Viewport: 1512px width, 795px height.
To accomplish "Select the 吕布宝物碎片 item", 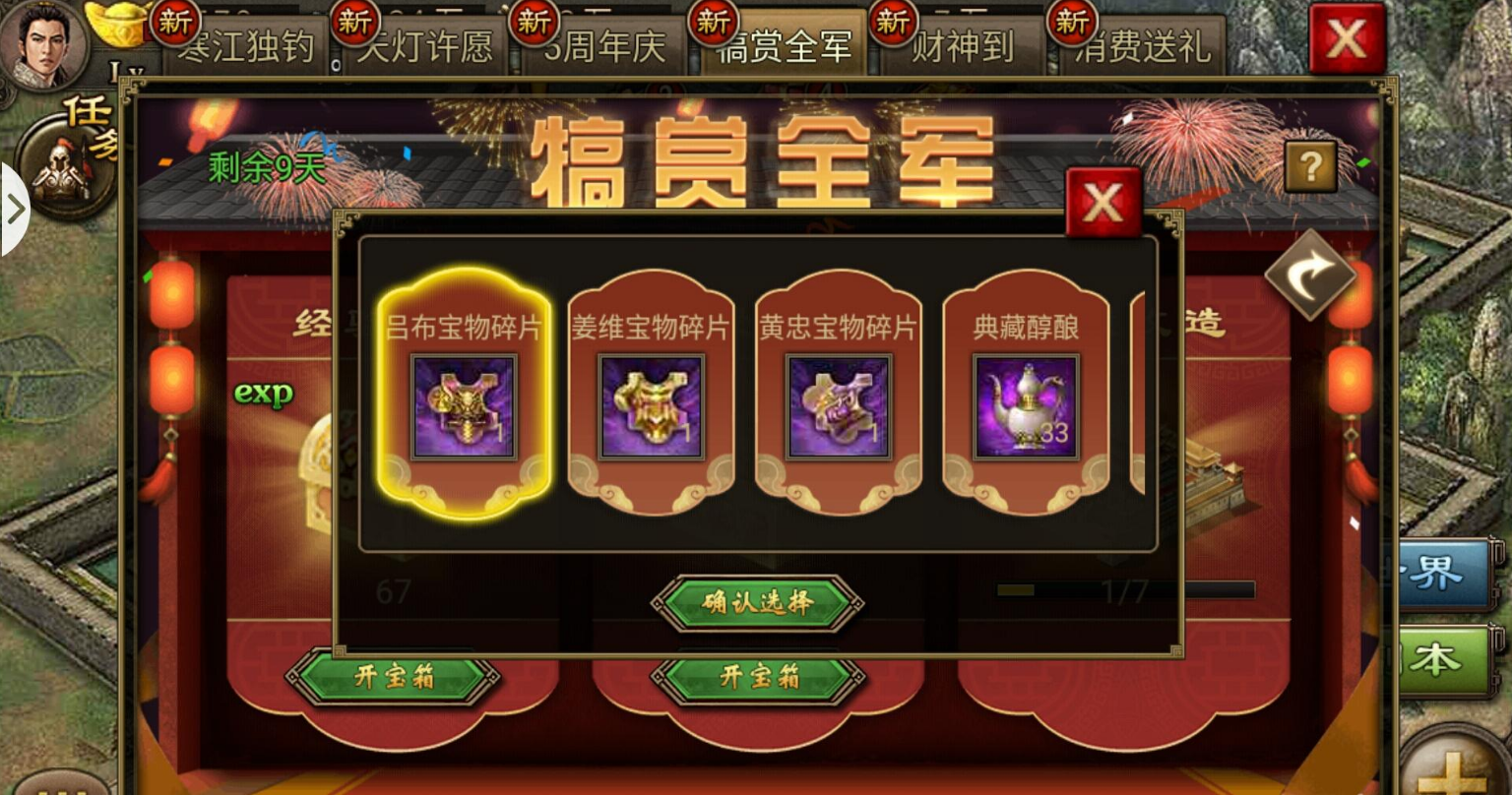I will 464,406.
